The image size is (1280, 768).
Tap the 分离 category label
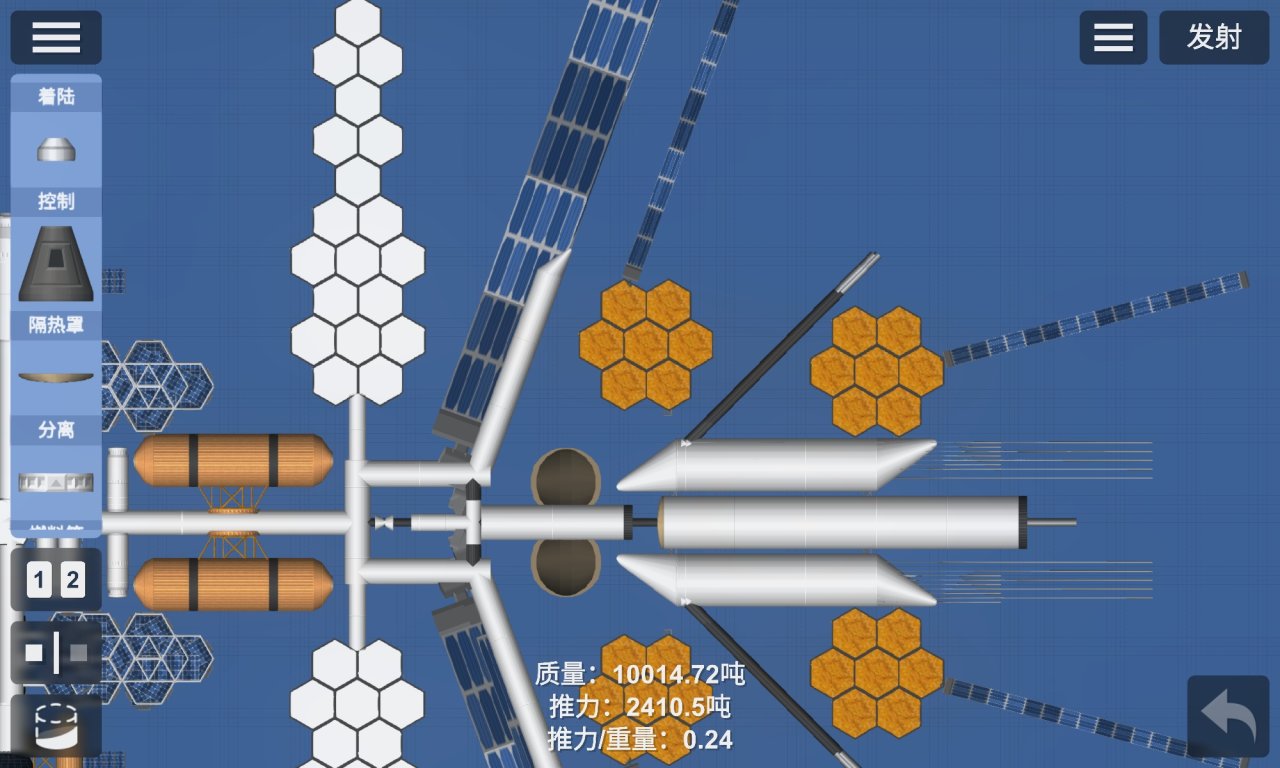tap(55, 430)
